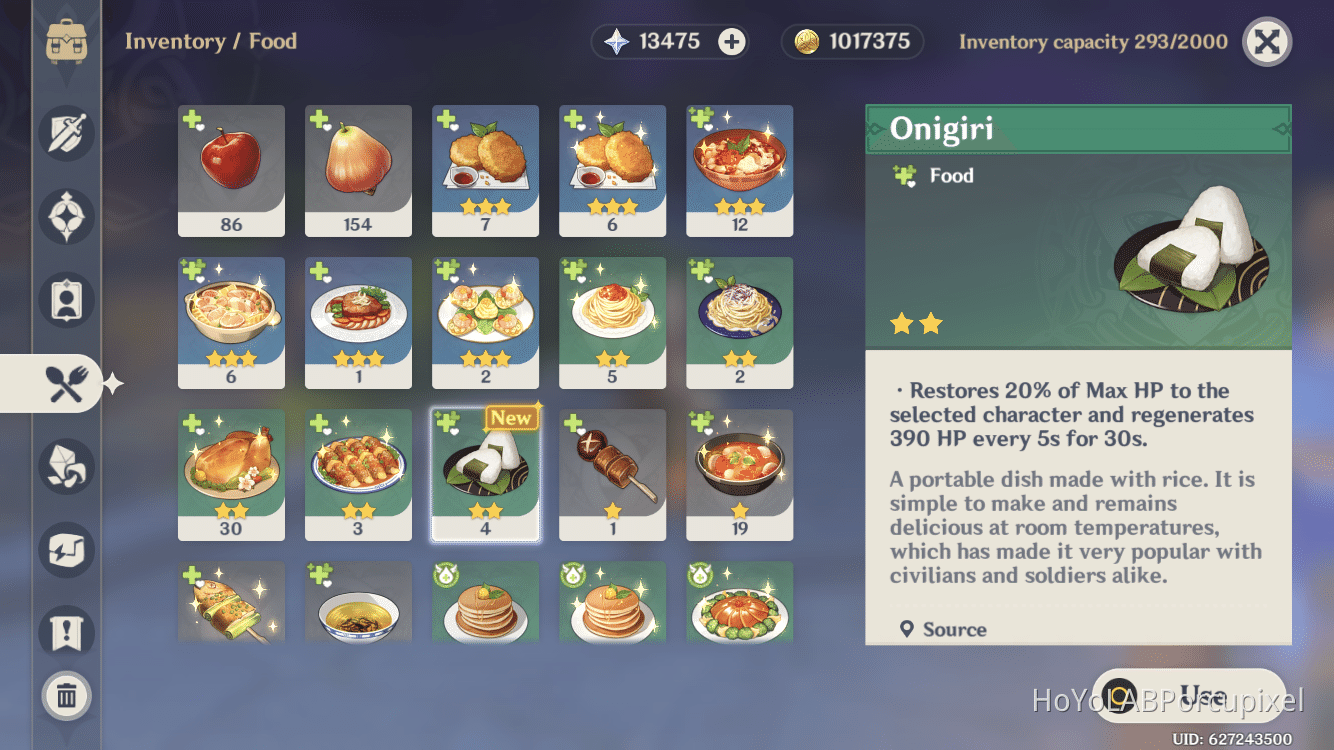Select the destroy items trash icon
The image size is (1334, 750).
click(x=66, y=696)
